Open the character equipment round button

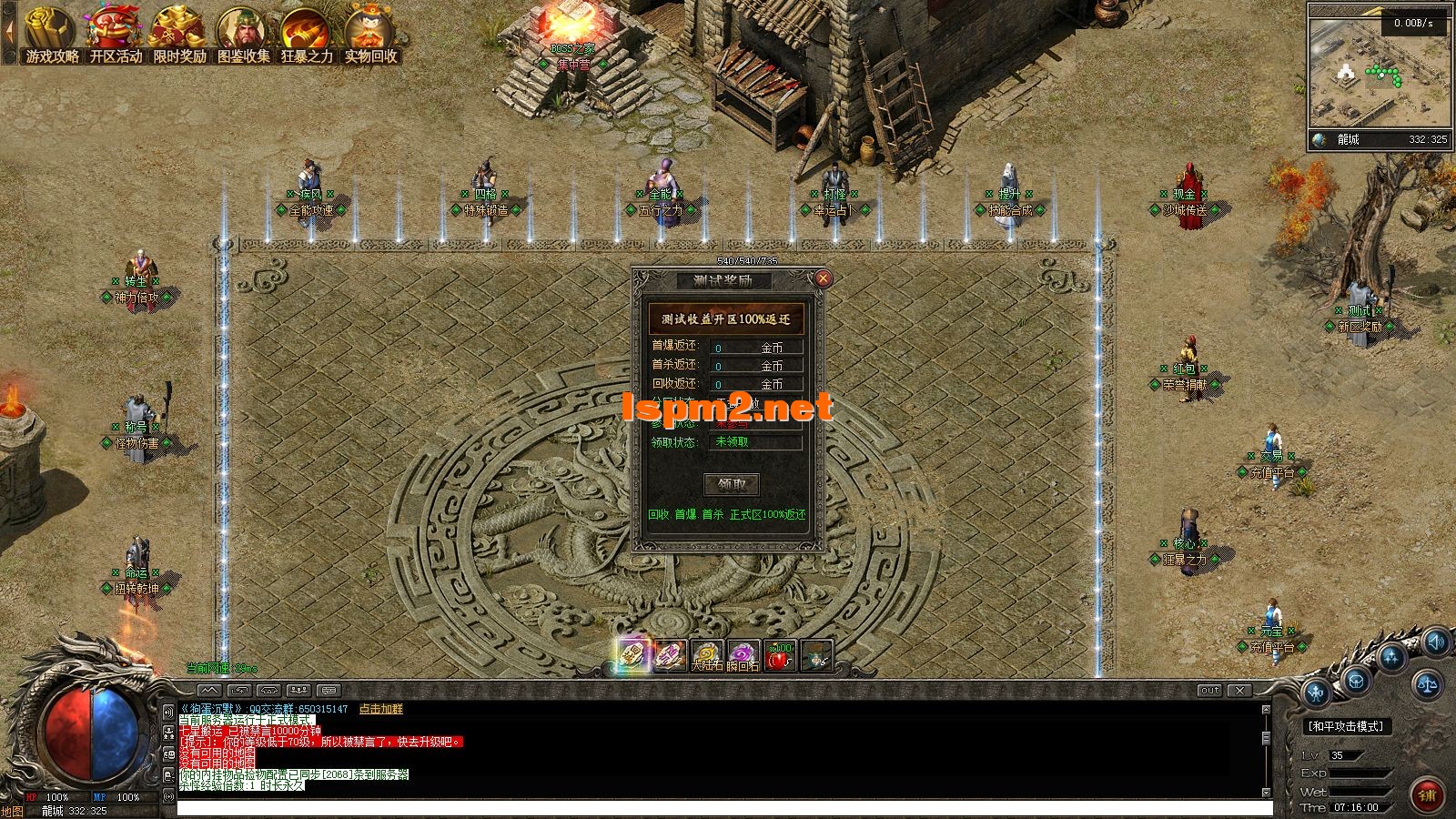[1317, 694]
